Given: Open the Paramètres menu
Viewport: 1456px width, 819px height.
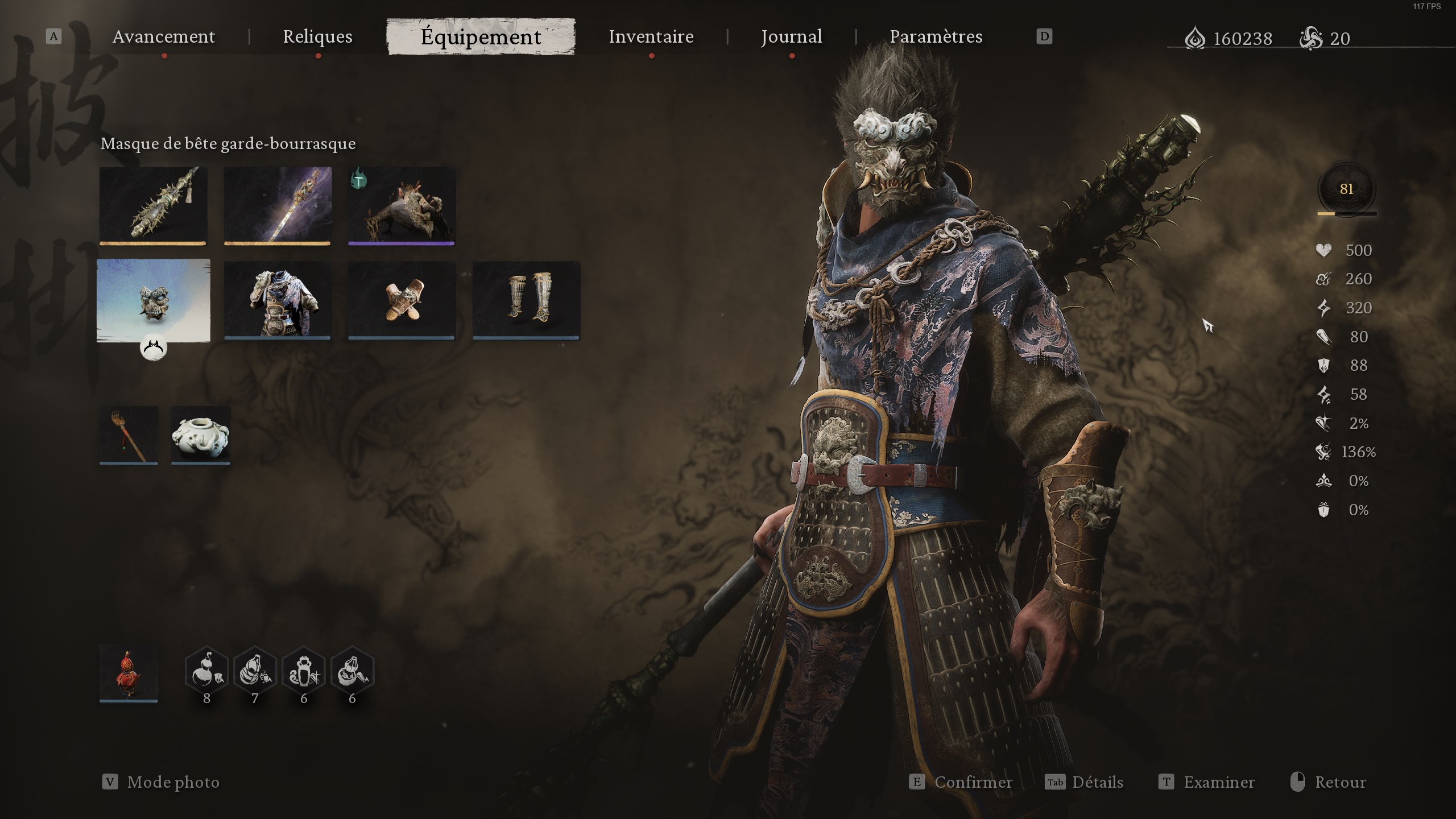Looking at the screenshot, I should [936, 36].
